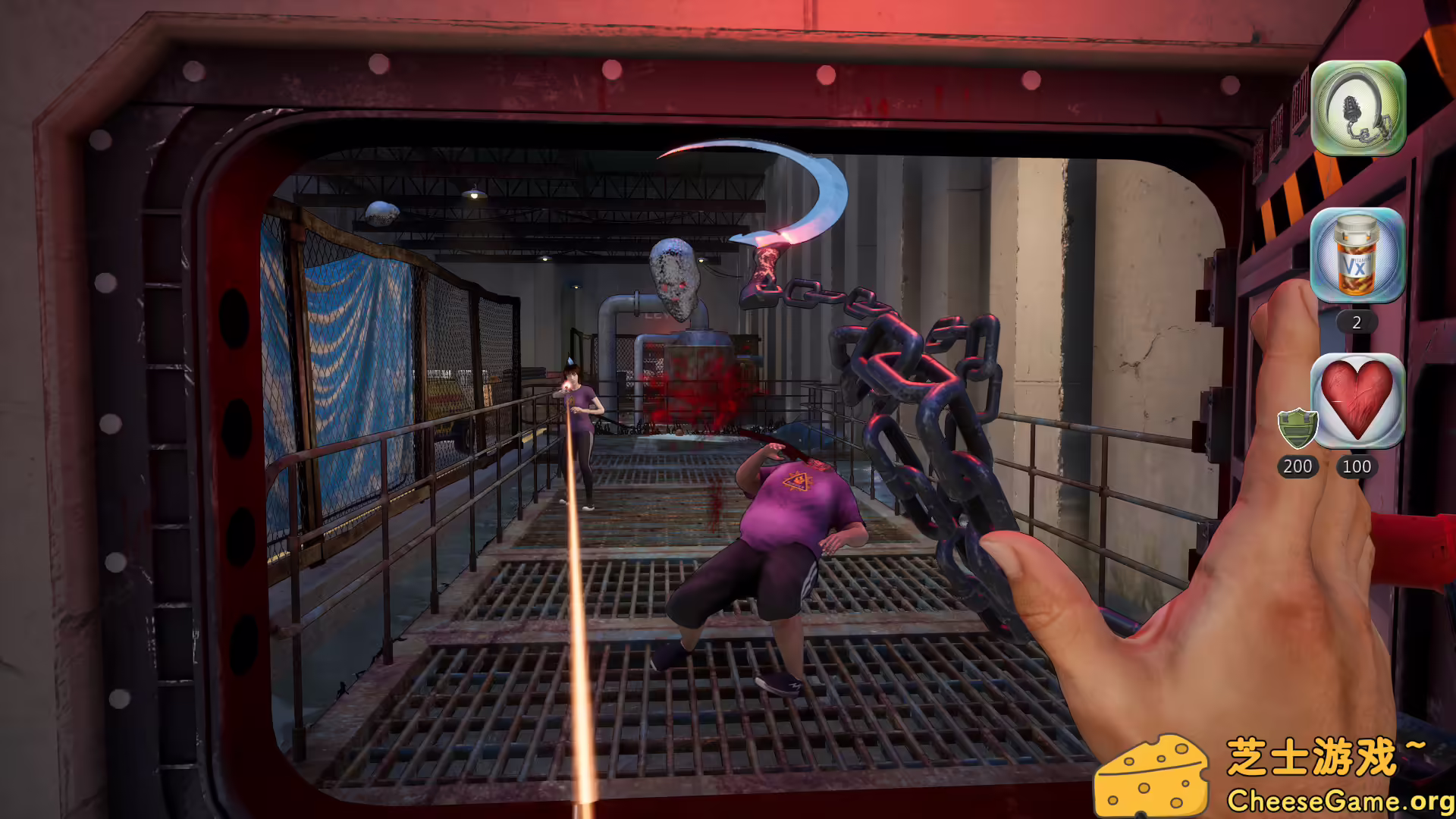Click the green armor shield icon
1456x819 pixels.
coord(1297,428)
